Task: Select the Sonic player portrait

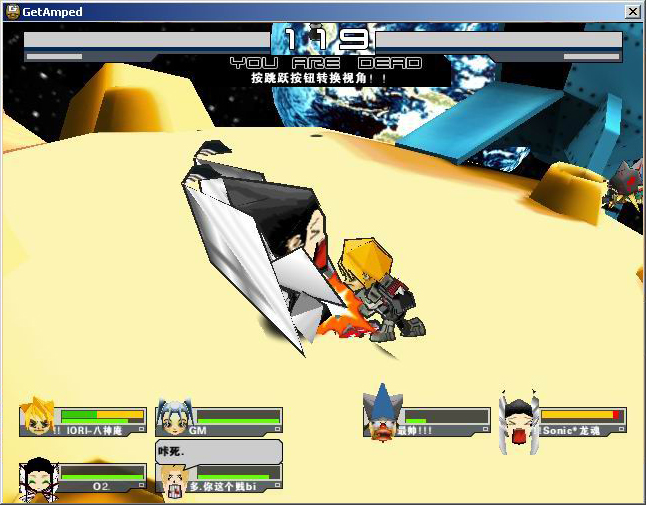Action: [x=519, y=418]
